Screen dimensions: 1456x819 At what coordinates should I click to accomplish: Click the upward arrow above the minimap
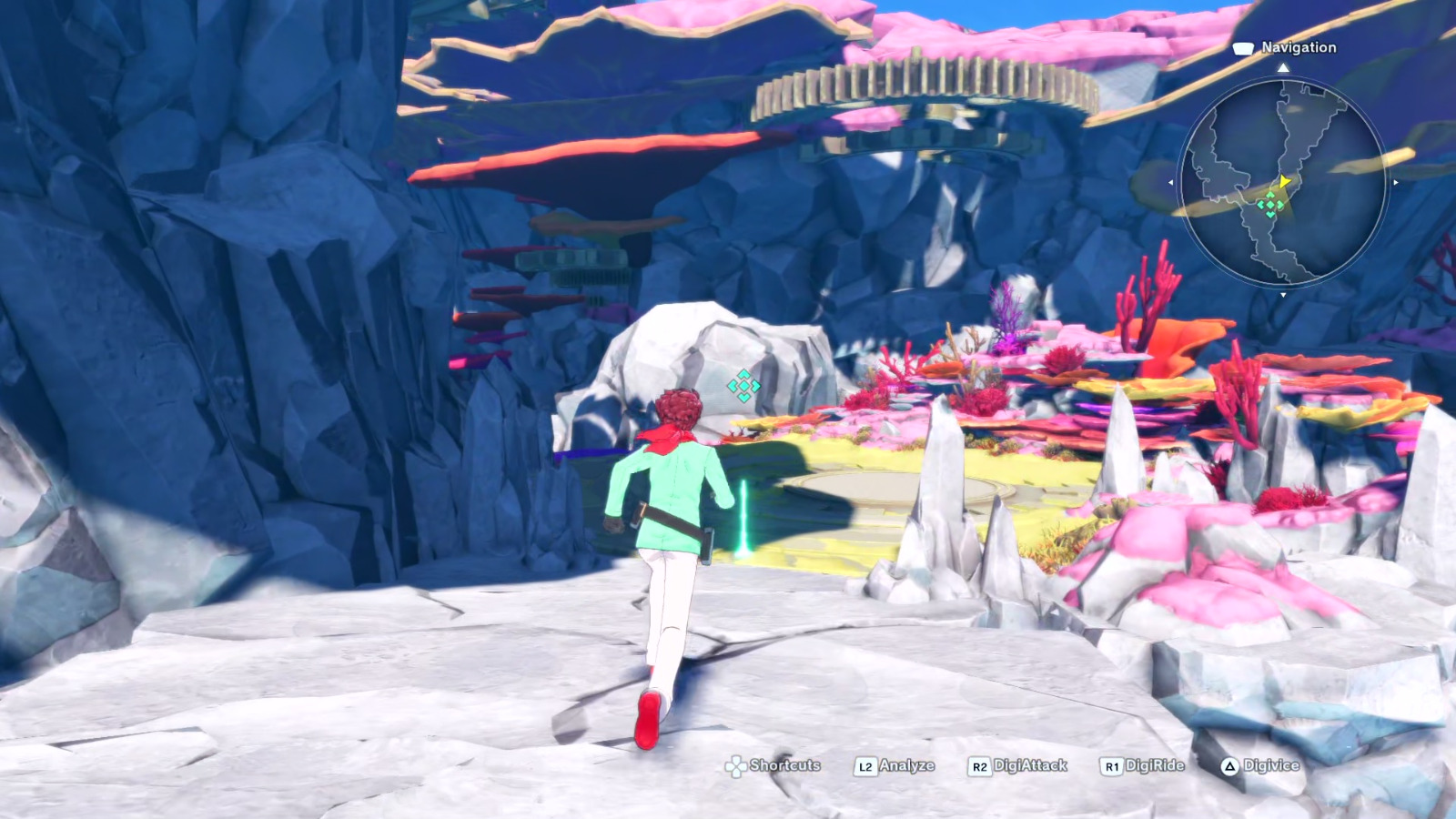coord(1282,67)
